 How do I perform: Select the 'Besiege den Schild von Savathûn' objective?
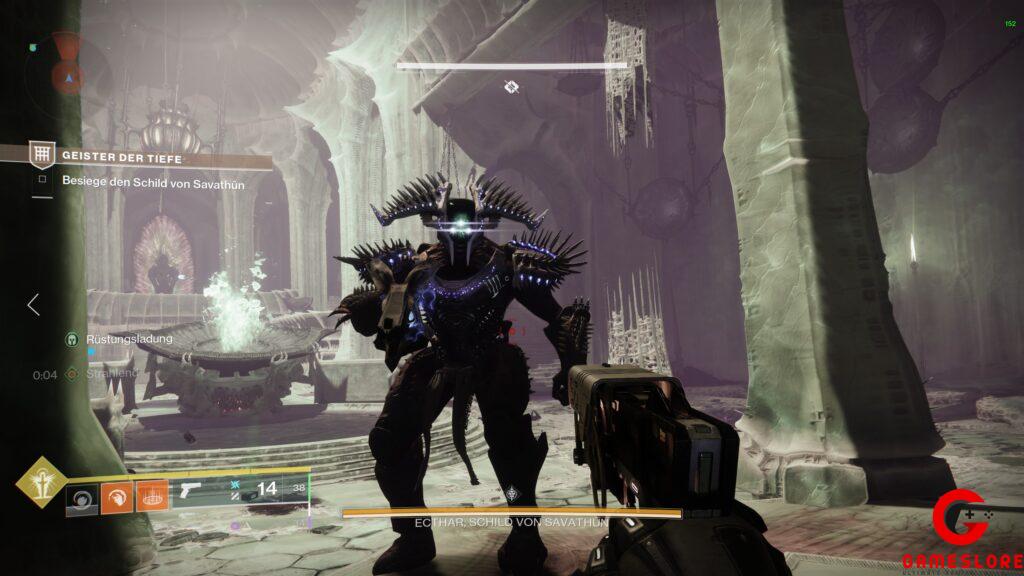click(153, 182)
